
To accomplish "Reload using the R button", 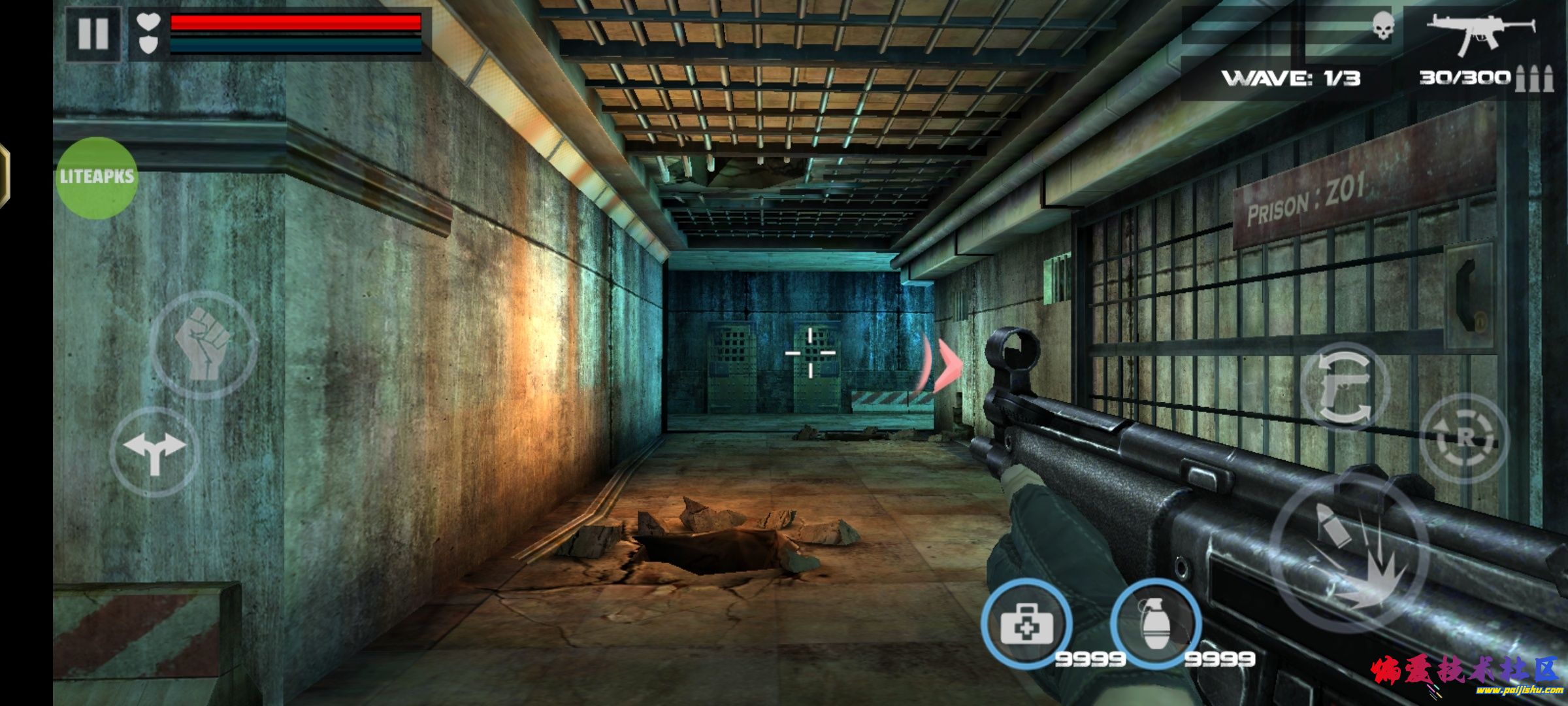I will 1465,439.
